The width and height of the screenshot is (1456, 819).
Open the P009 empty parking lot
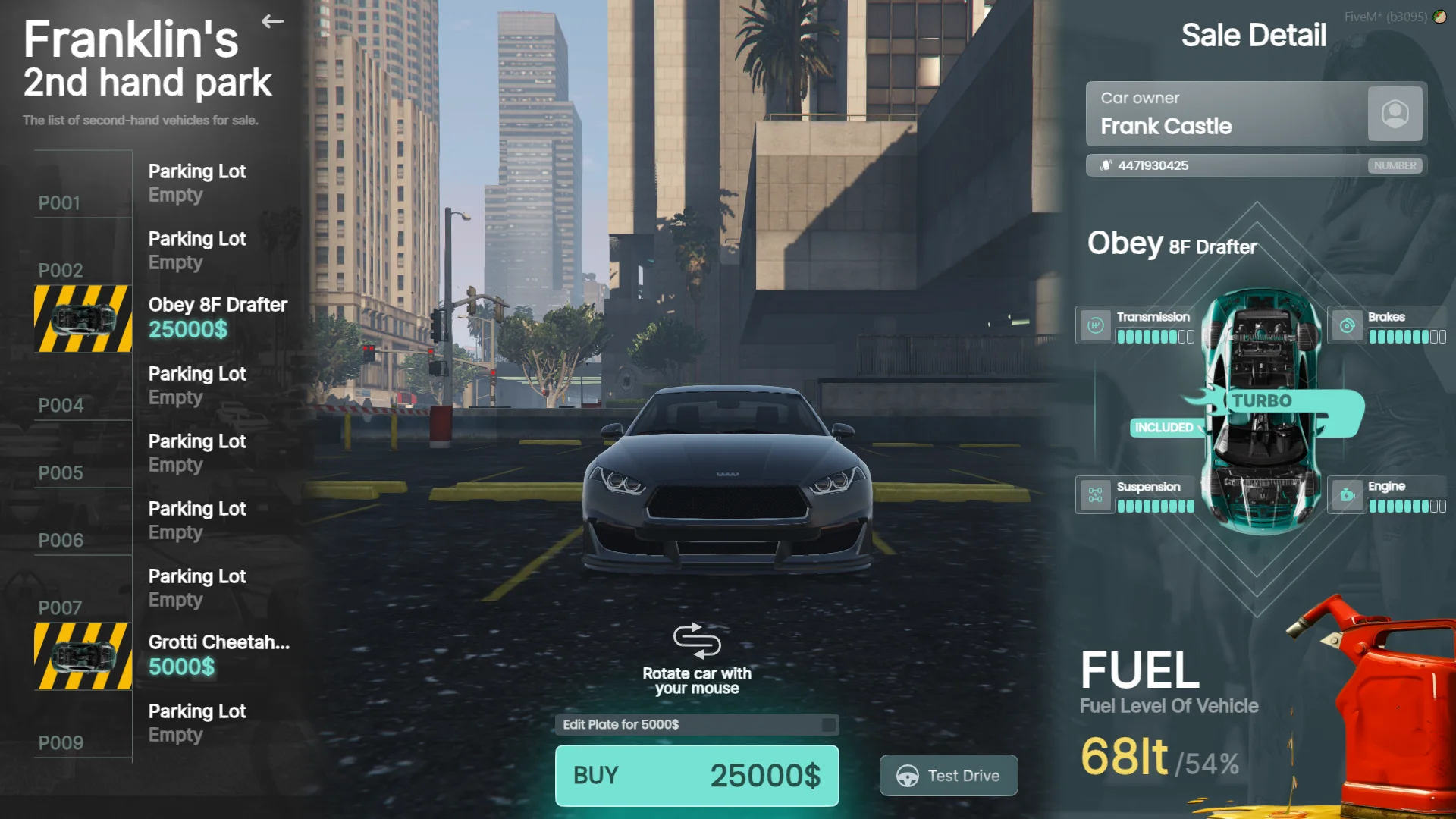click(x=163, y=723)
